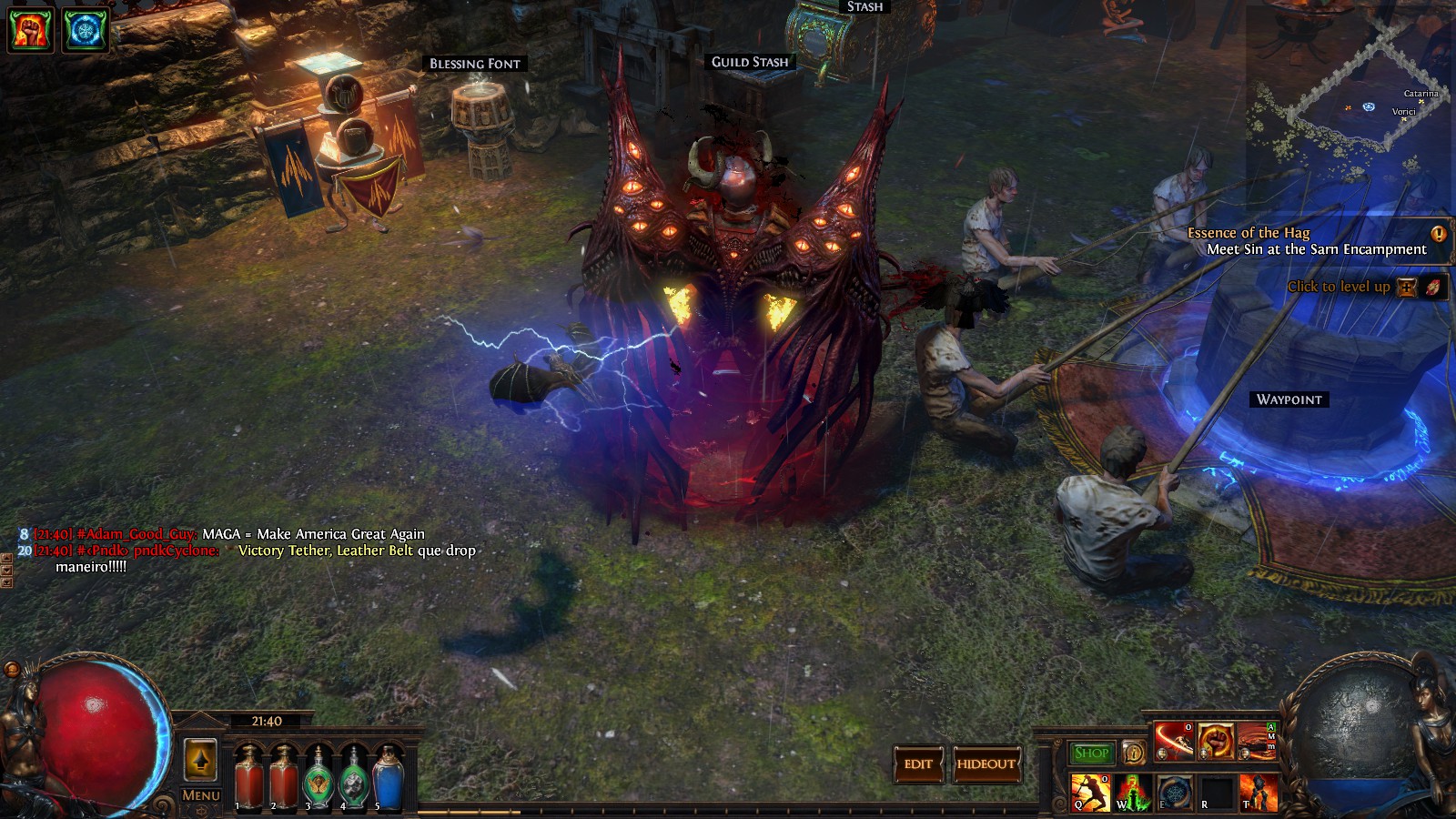Summon the golem skill on the T key
The width and height of the screenshot is (1456, 819).
tap(1259, 793)
